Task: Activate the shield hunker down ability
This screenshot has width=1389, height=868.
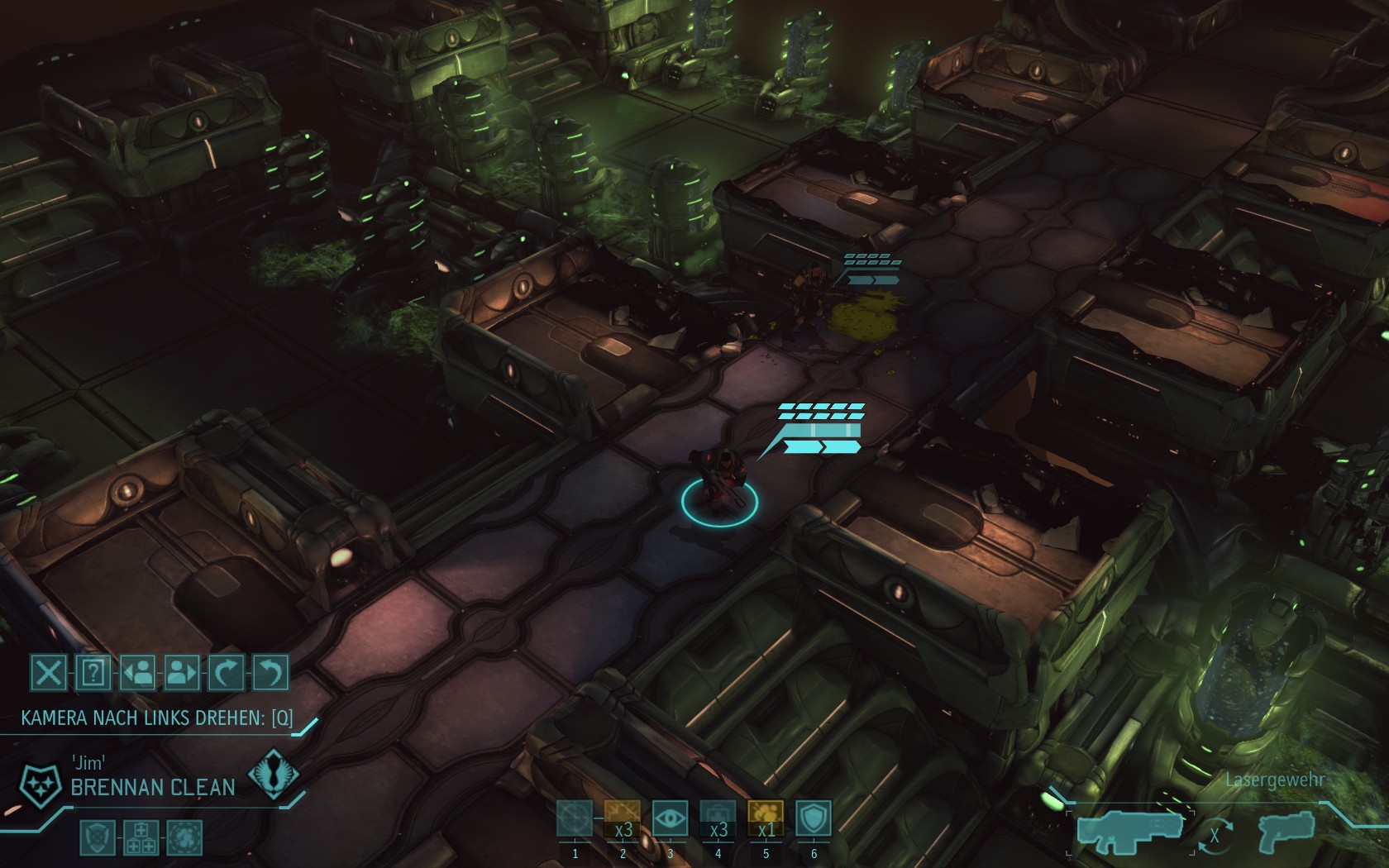Action: [814, 819]
